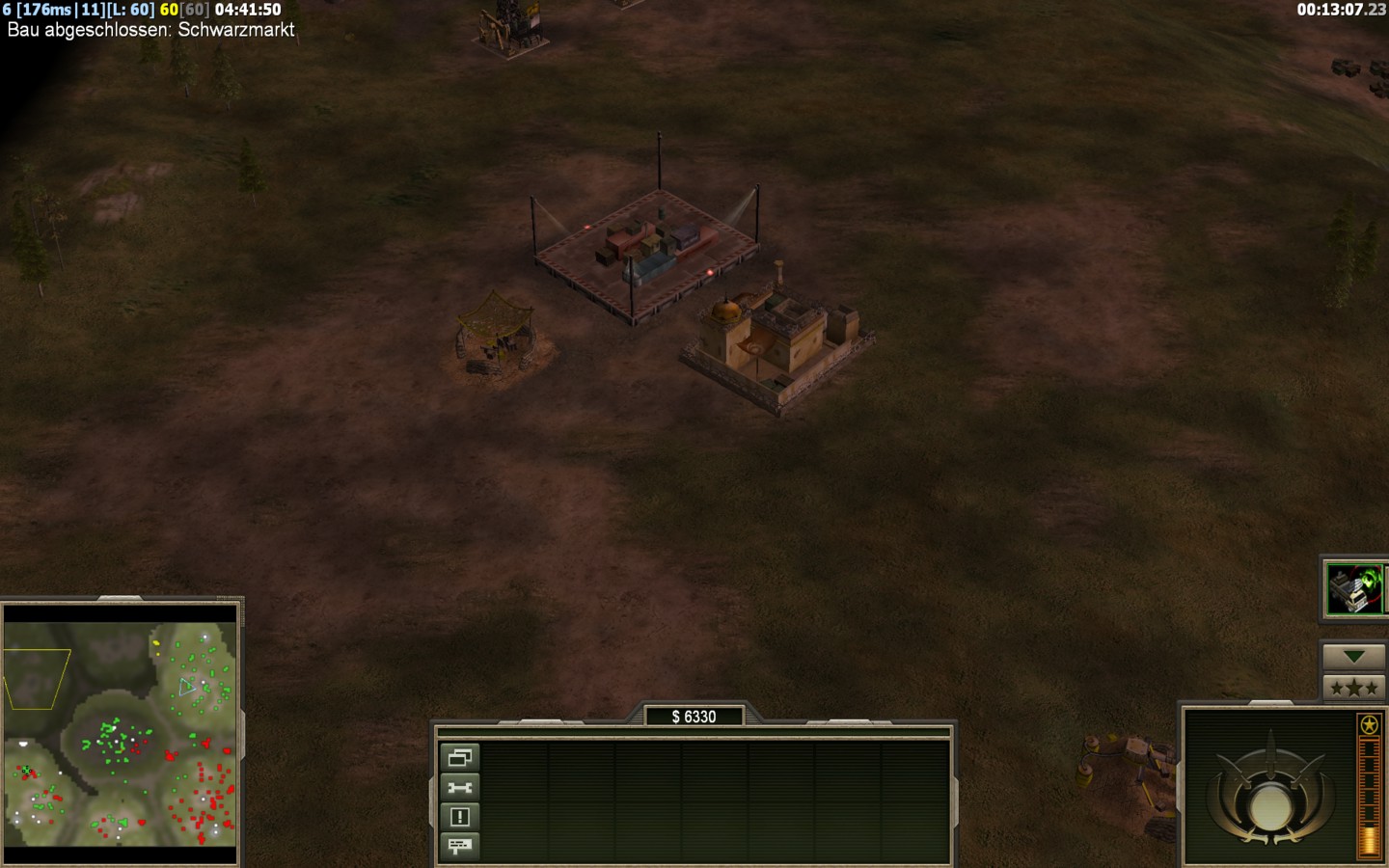Open the three-star General's promotions button
1389x868 pixels.
click(1353, 688)
